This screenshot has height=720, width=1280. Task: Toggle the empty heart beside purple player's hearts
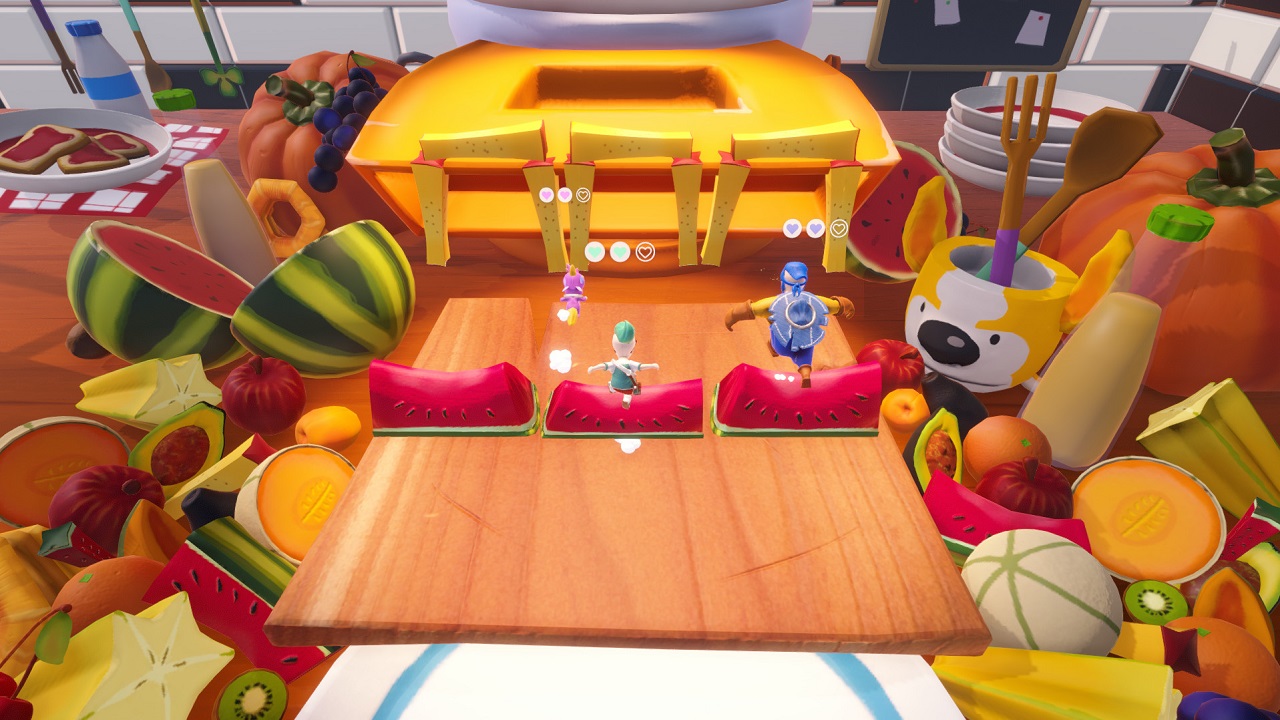[838, 228]
